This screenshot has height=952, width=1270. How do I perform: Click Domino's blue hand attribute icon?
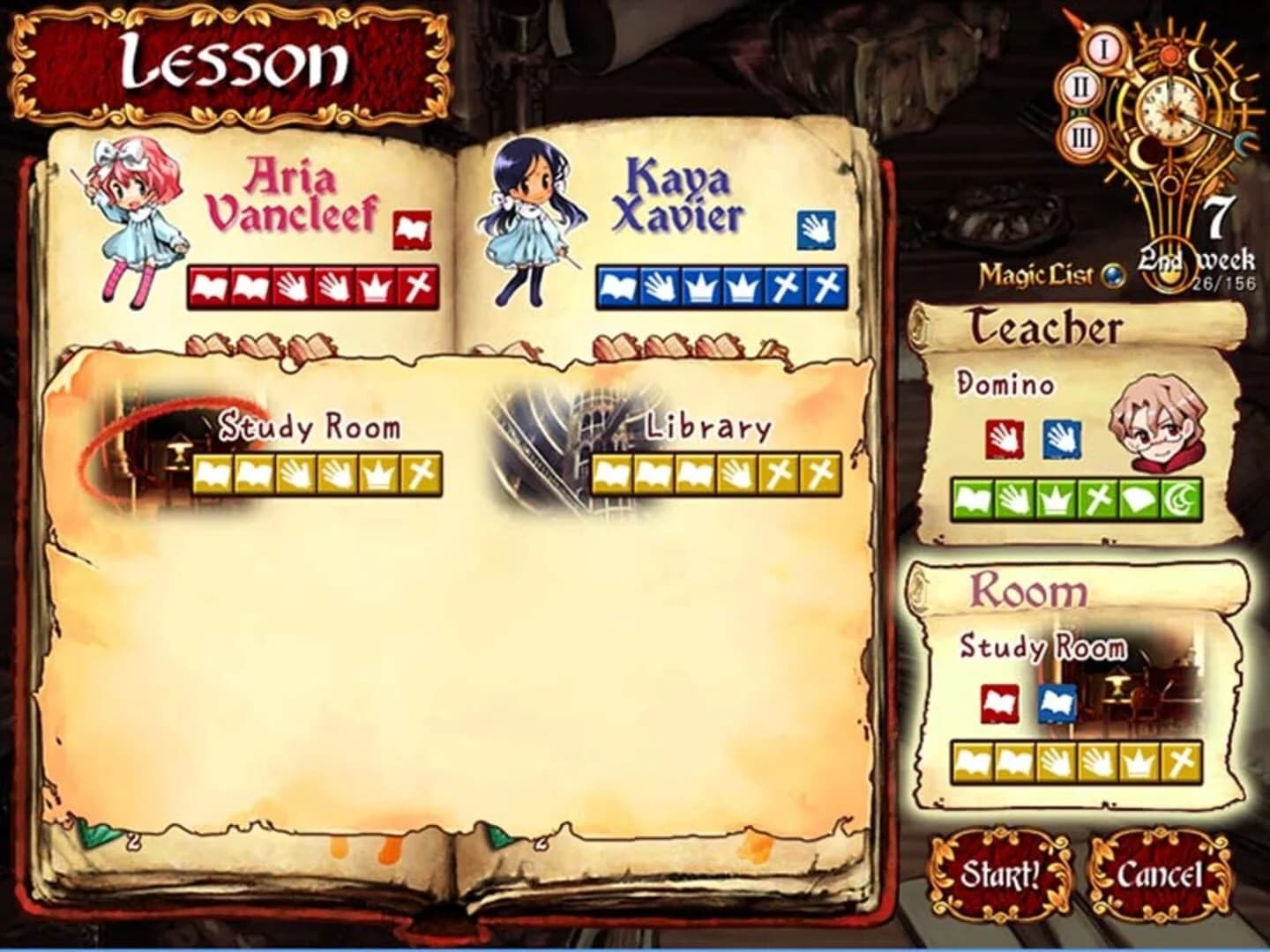click(x=1061, y=438)
